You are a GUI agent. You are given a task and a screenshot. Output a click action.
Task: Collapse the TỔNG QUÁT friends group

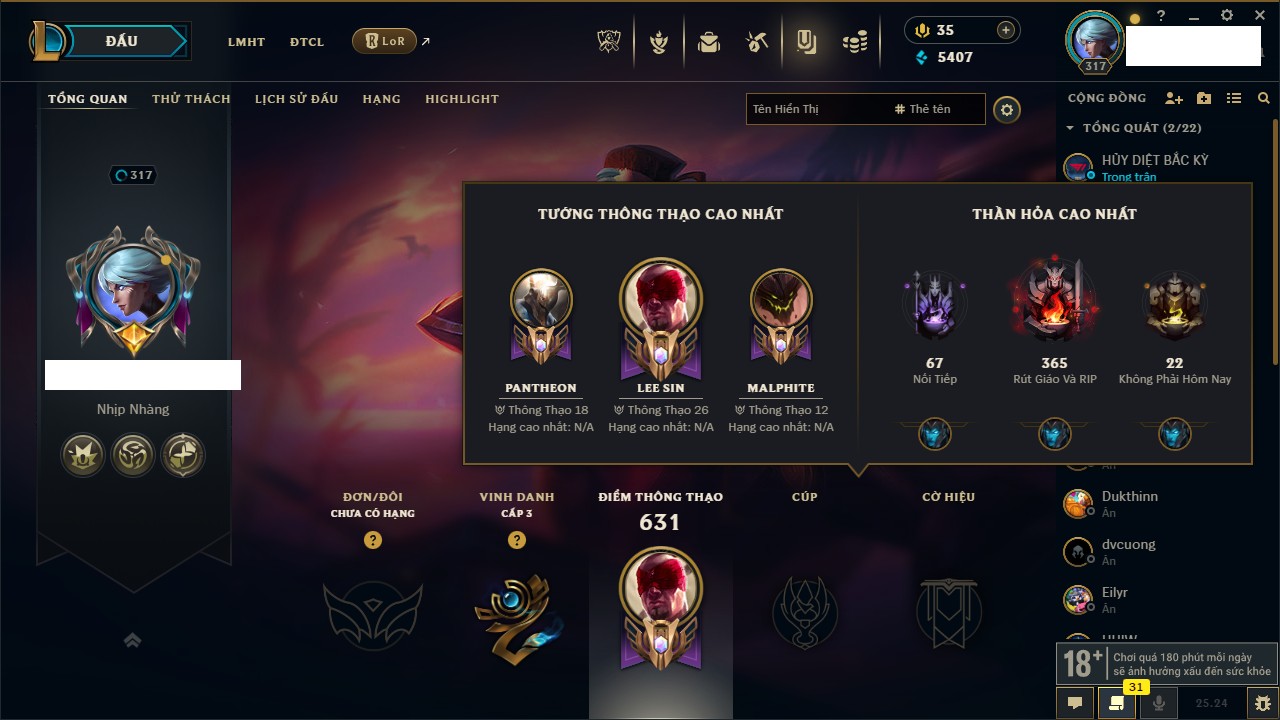(x=1070, y=128)
